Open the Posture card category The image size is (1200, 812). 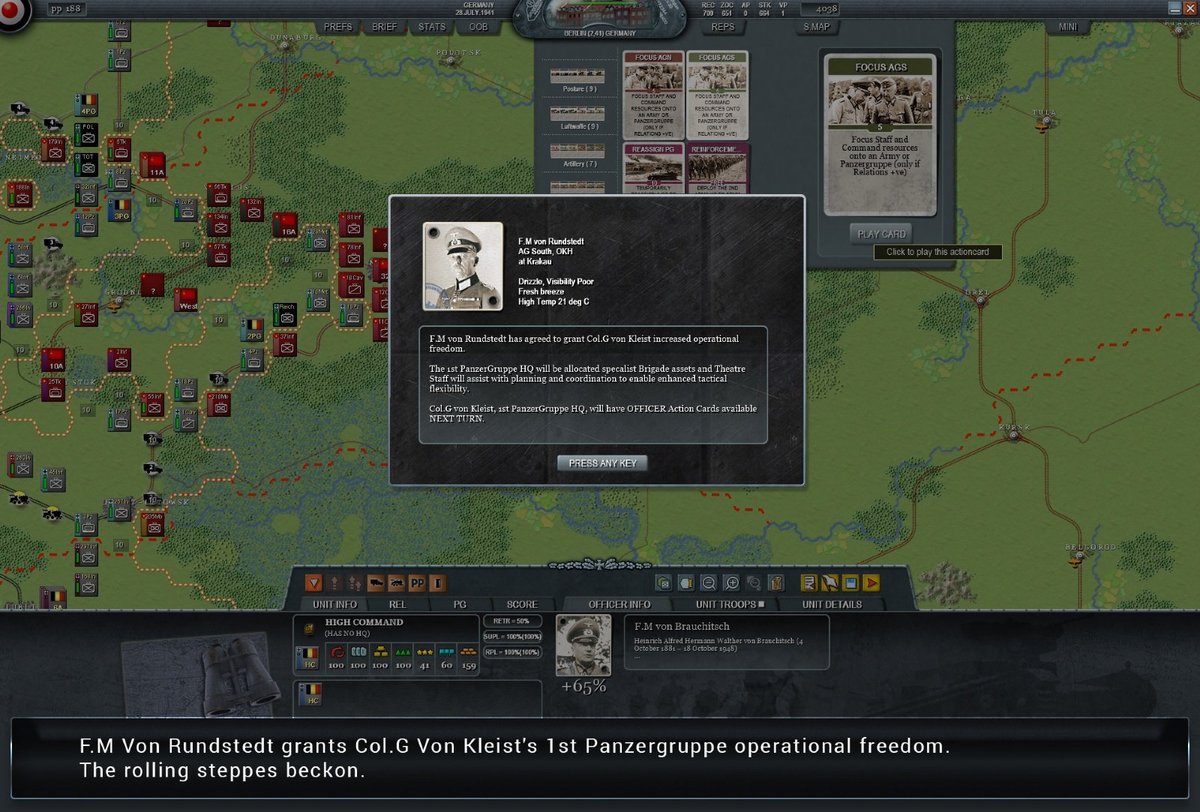[574, 77]
